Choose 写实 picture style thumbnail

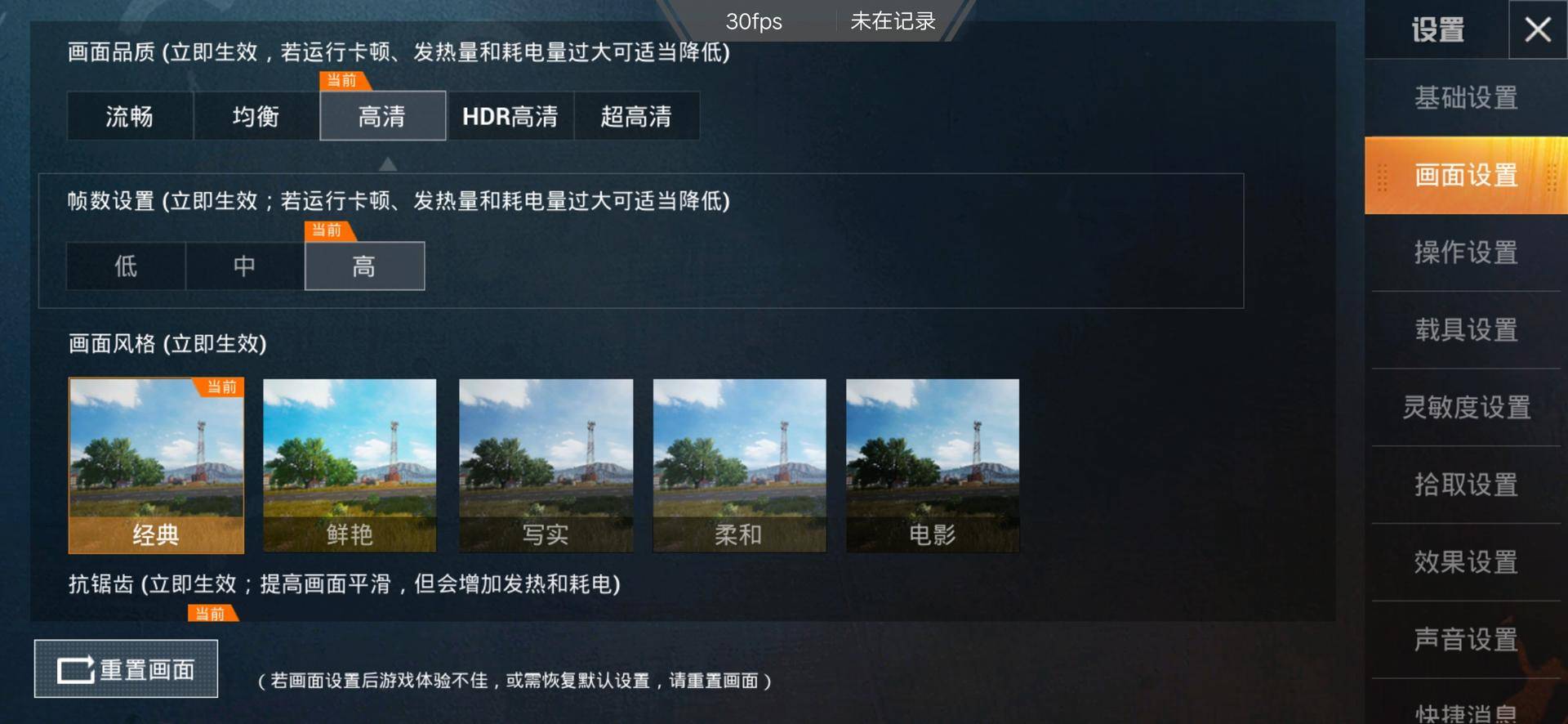[x=546, y=466]
